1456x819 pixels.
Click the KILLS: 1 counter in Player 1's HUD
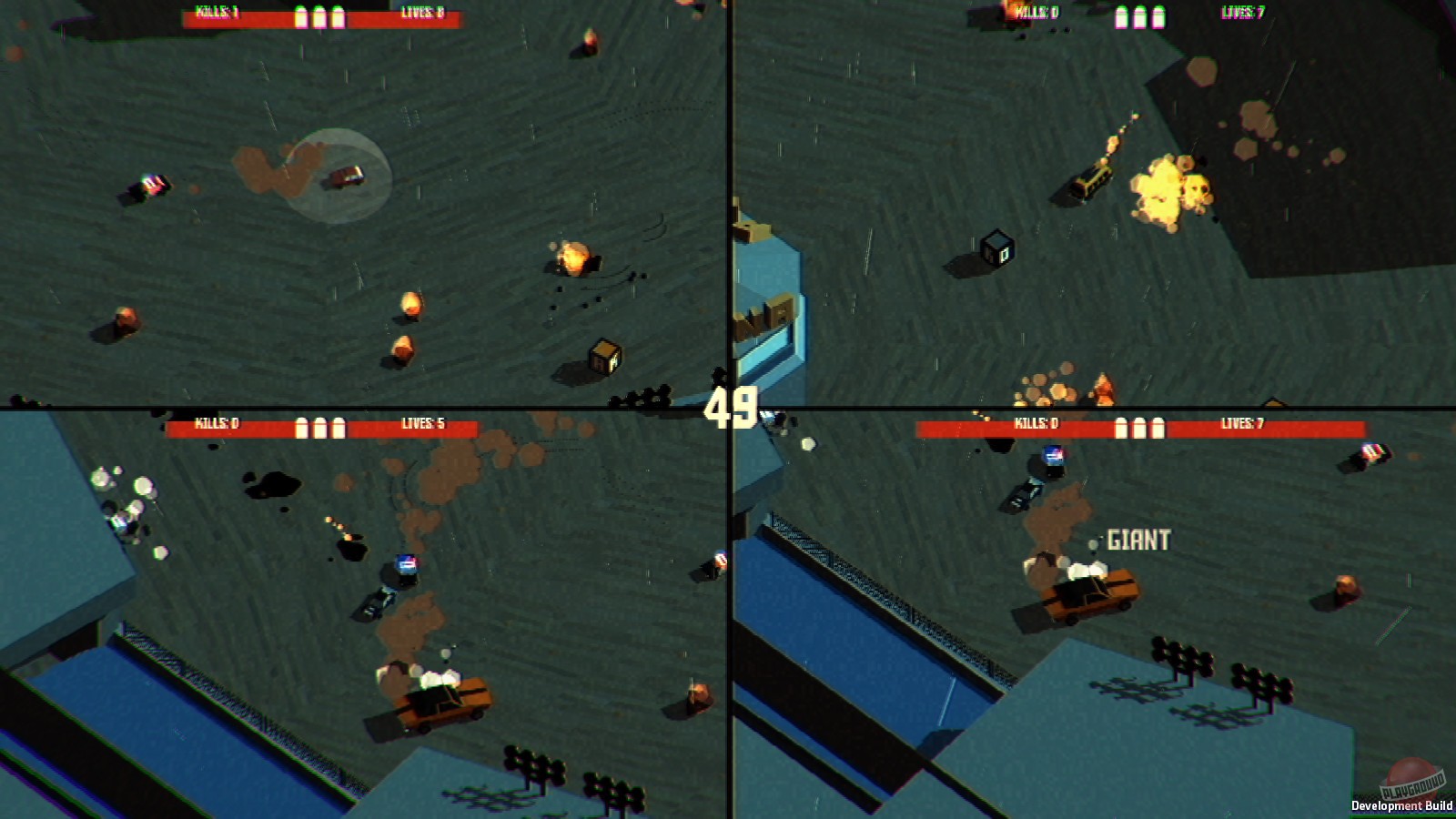point(218,14)
